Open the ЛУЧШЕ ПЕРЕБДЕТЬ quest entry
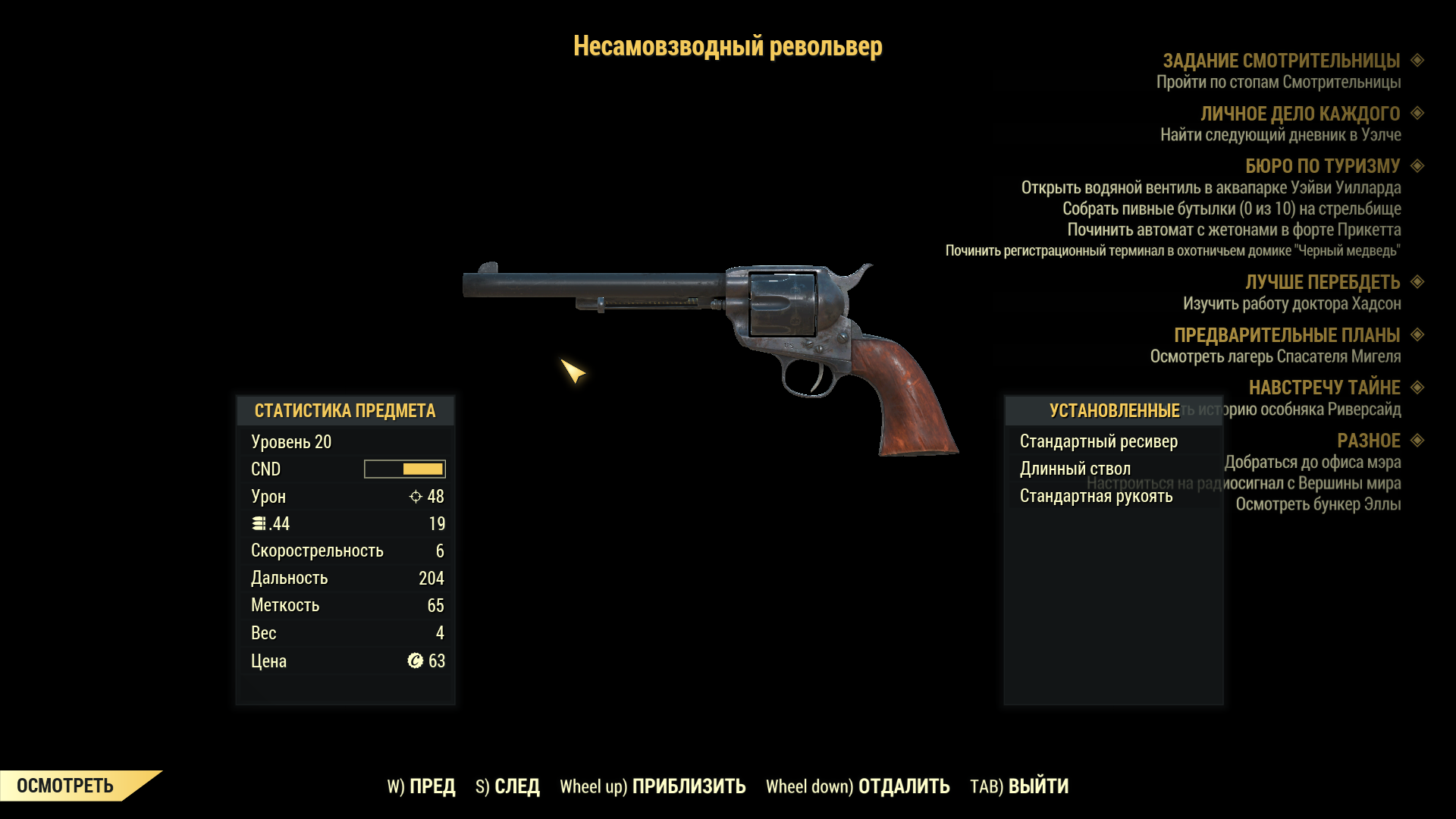The image size is (1456, 819). 1322,282
